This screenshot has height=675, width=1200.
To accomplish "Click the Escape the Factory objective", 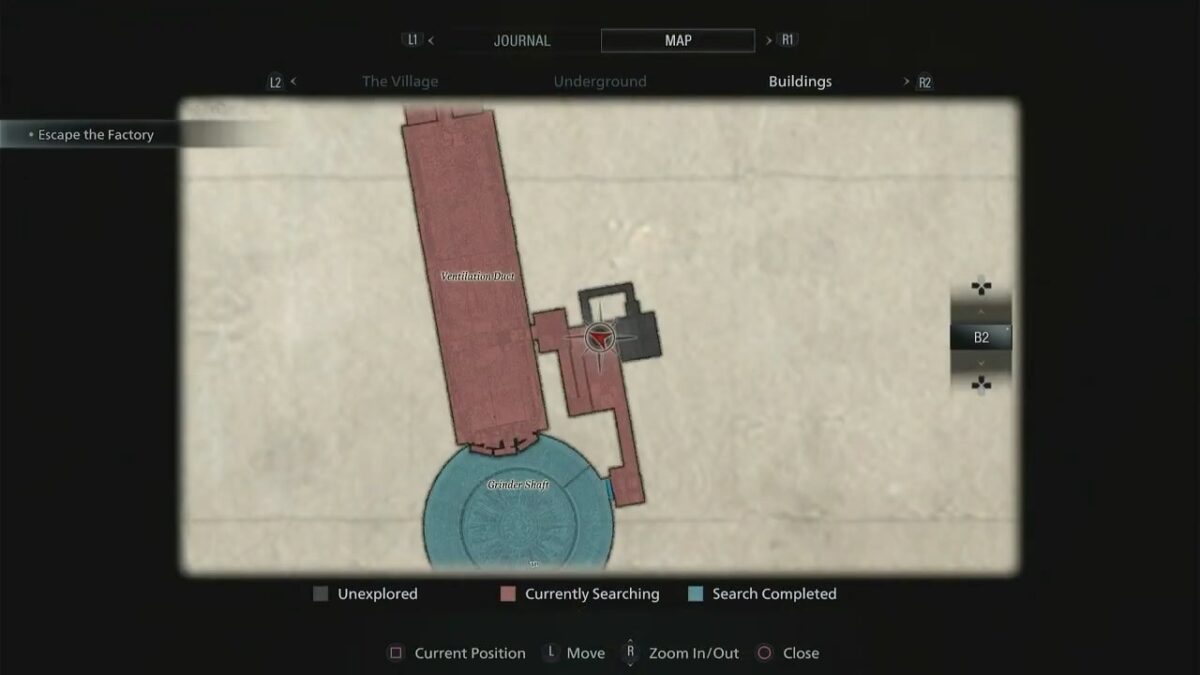I will (x=95, y=135).
